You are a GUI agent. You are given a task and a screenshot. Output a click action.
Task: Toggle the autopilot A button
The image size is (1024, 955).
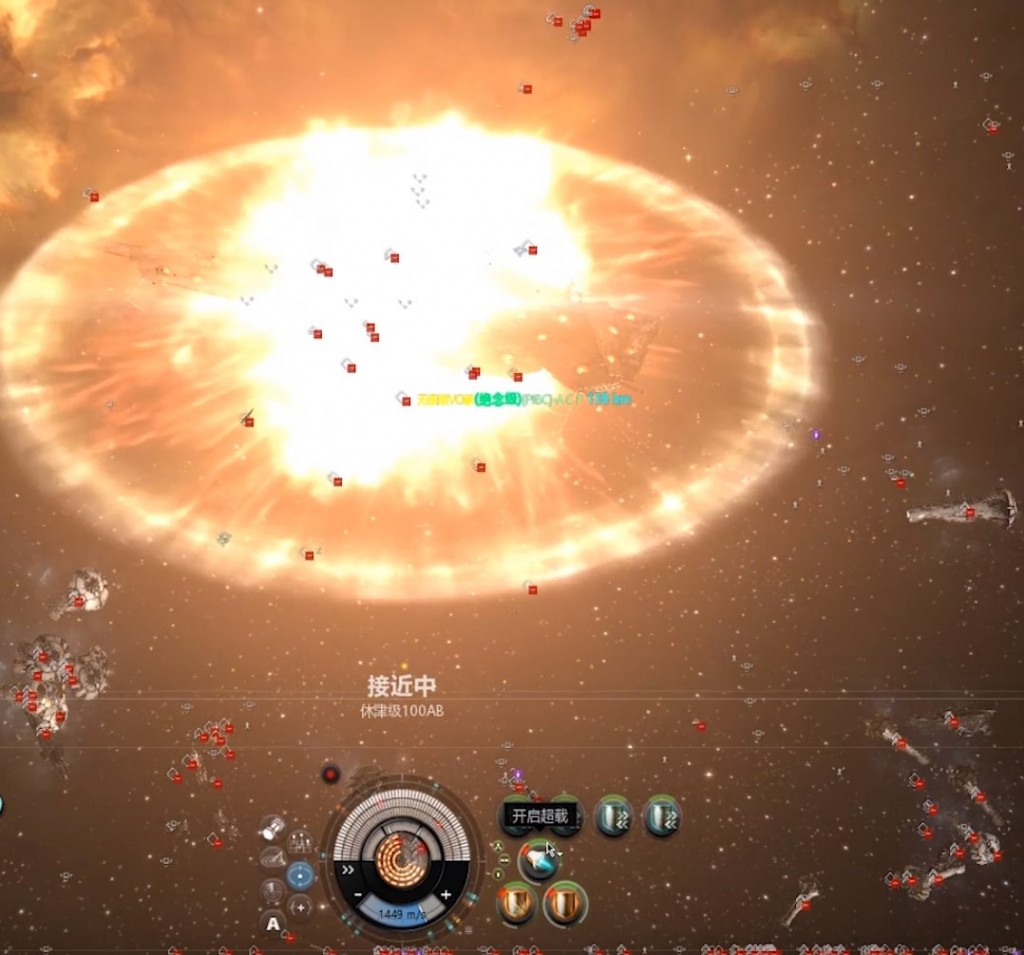pyautogui.click(x=273, y=923)
